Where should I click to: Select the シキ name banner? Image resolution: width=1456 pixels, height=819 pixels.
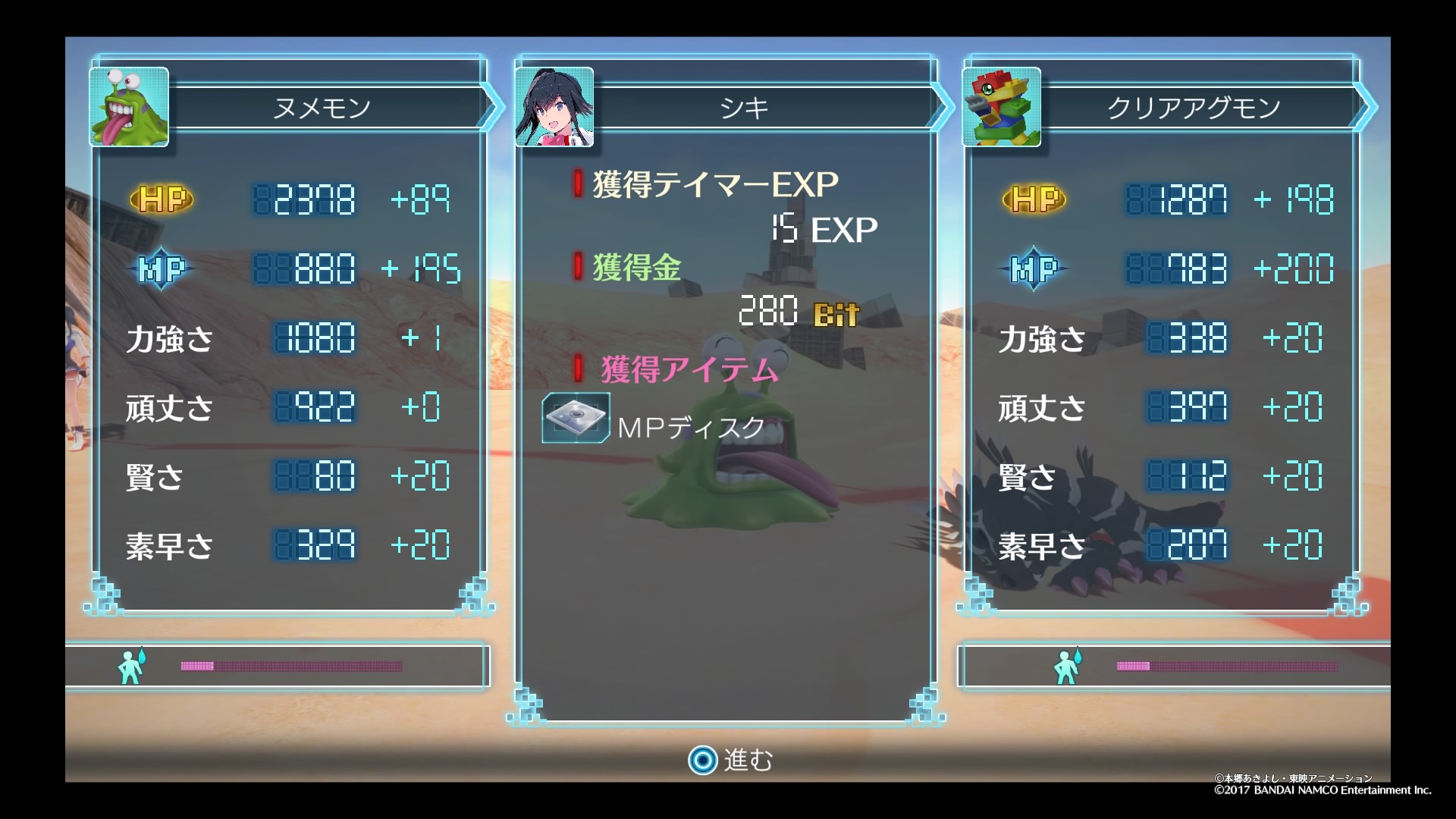745,108
